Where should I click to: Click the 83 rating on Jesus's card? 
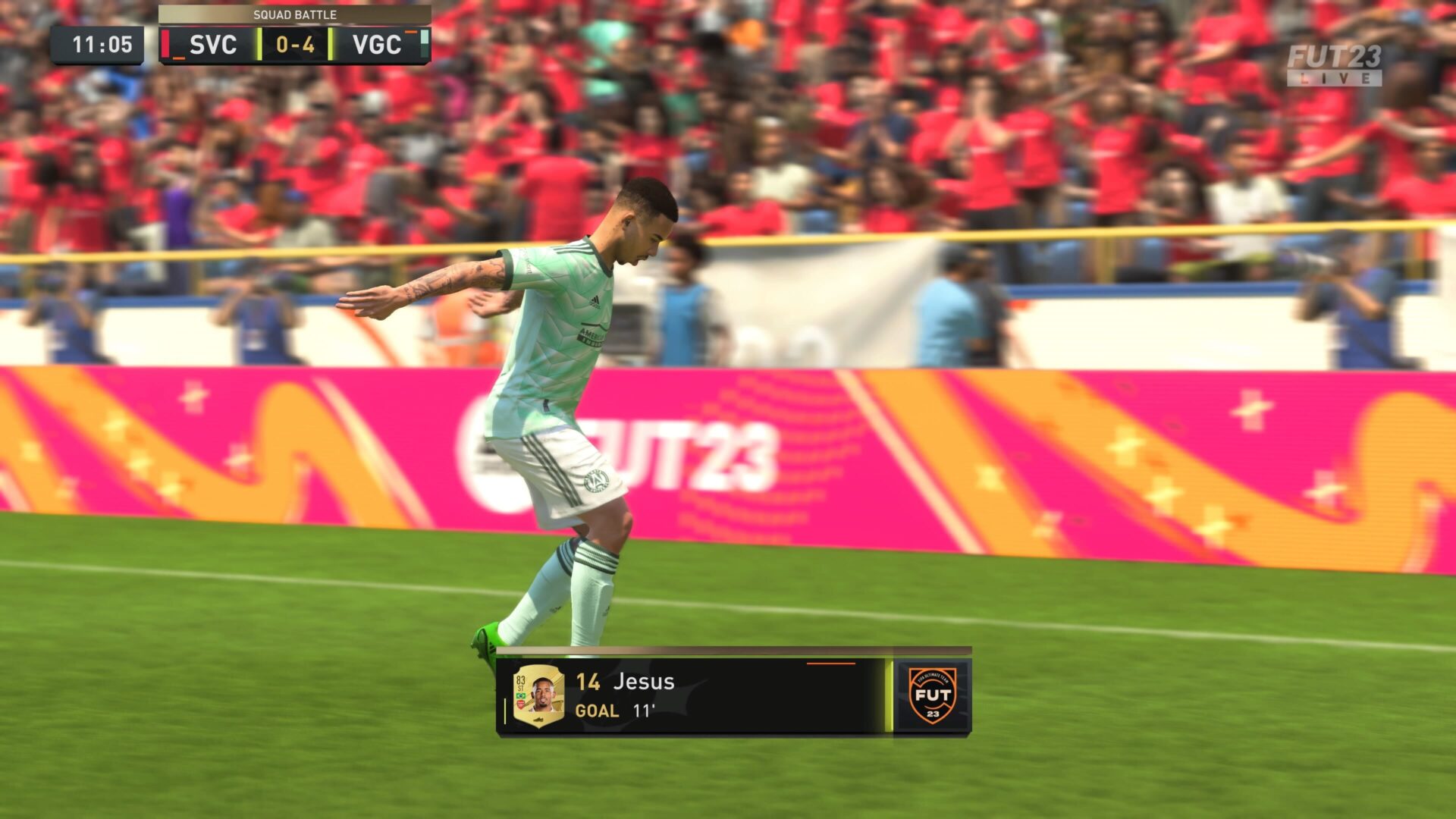pos(519,679)
